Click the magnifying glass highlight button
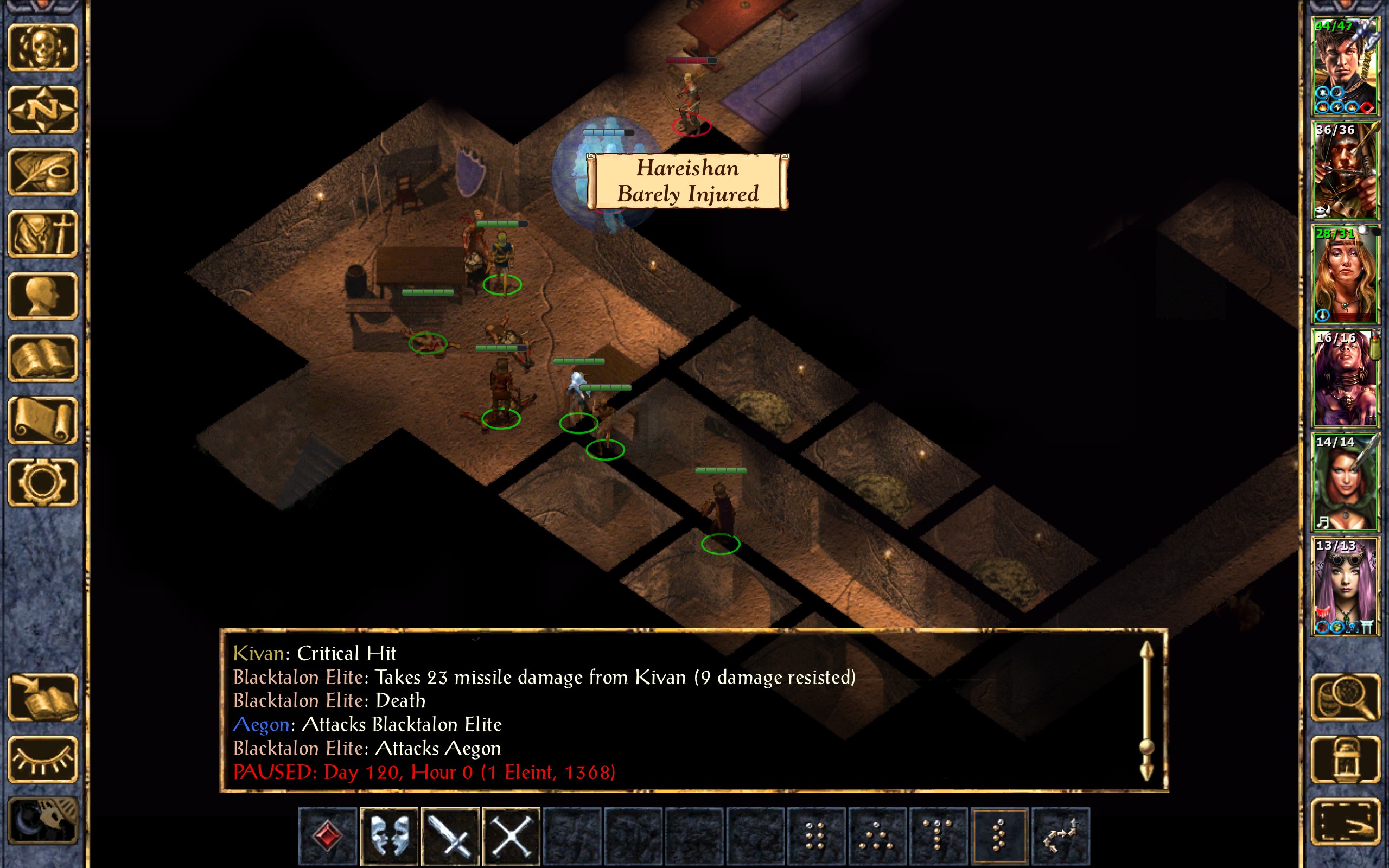This screenshot has width=1389, height=868. pos(1346,698)
